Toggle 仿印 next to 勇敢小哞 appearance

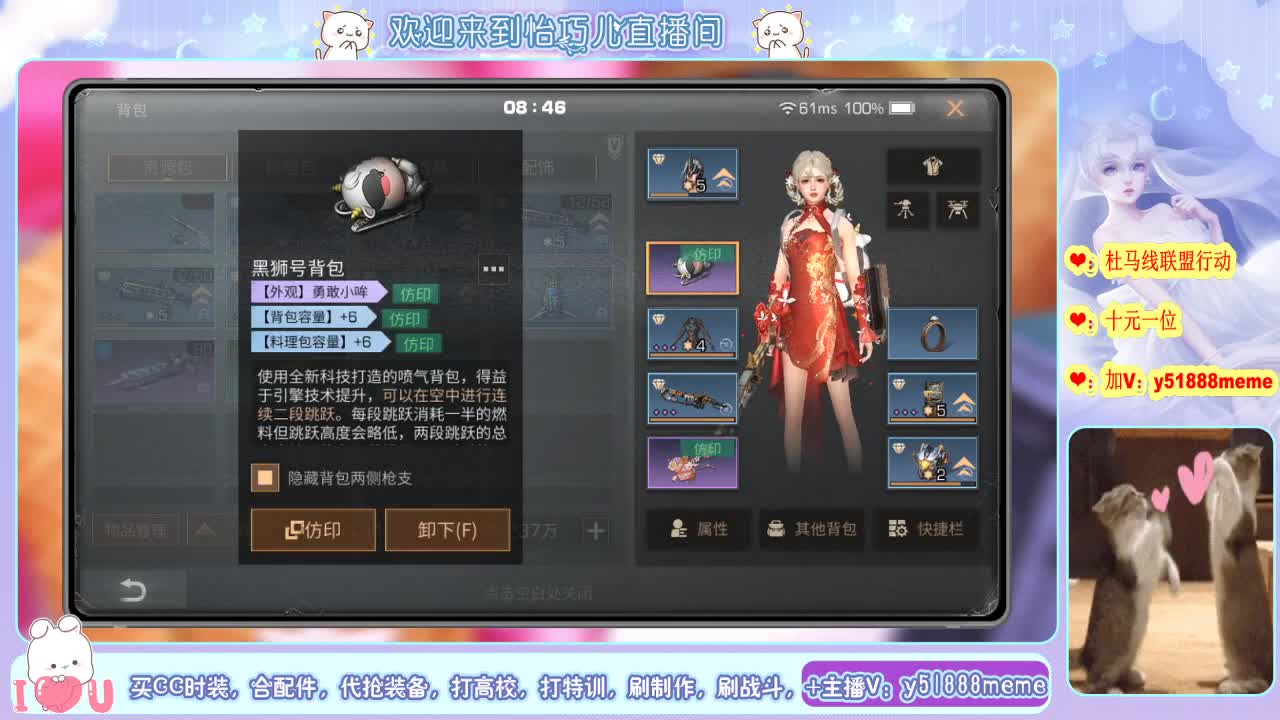(x=414, y=294)
